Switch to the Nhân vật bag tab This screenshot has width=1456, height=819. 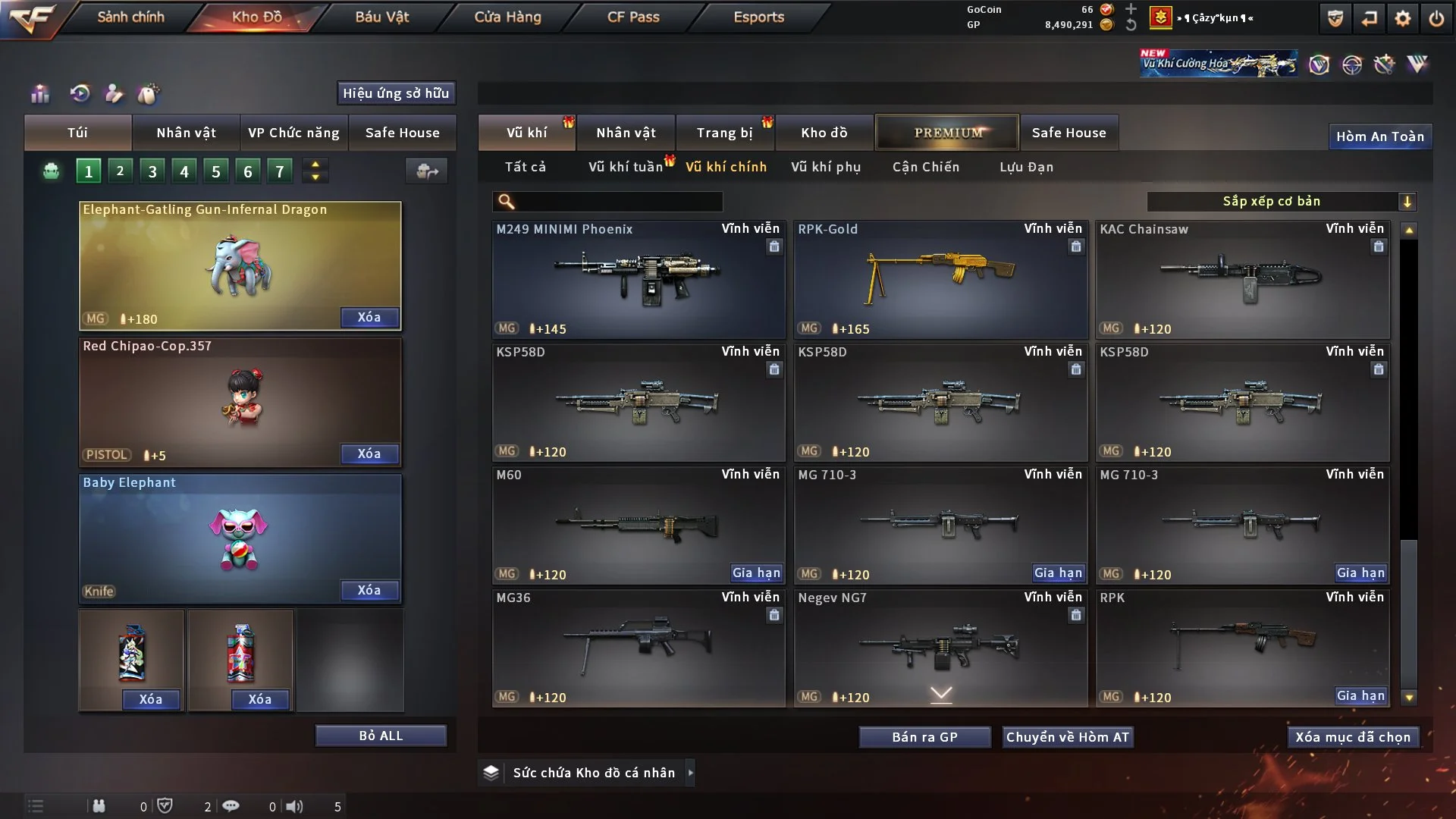tap(186, 133)
